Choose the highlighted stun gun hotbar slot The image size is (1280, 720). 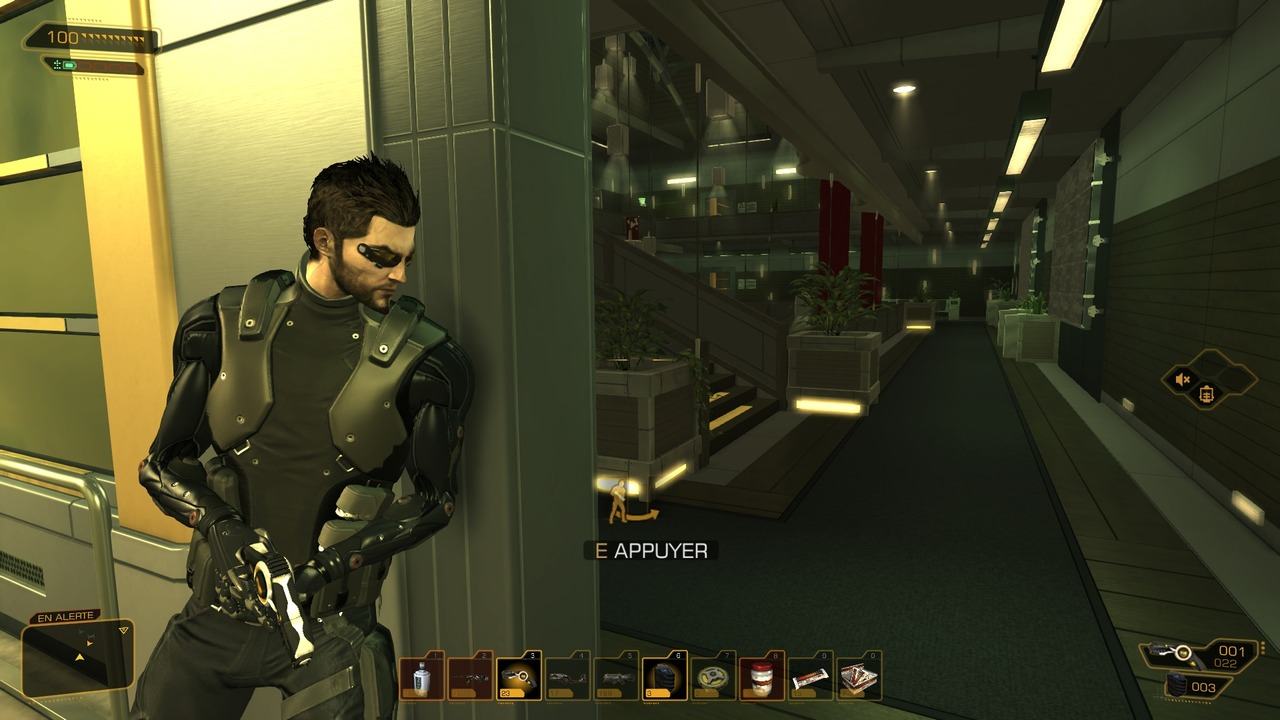click(519, 678)
